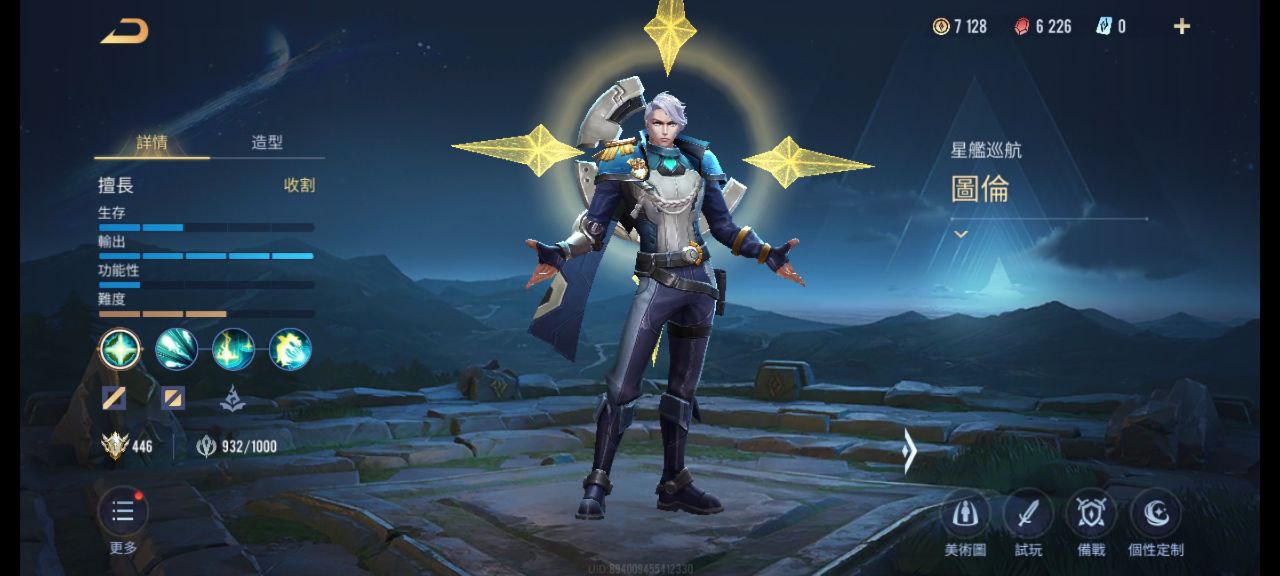Image resolution: width=1280 pixels, height=576 pixels.
Task: Go back using the return arrow
Action: tap(124, 31)
